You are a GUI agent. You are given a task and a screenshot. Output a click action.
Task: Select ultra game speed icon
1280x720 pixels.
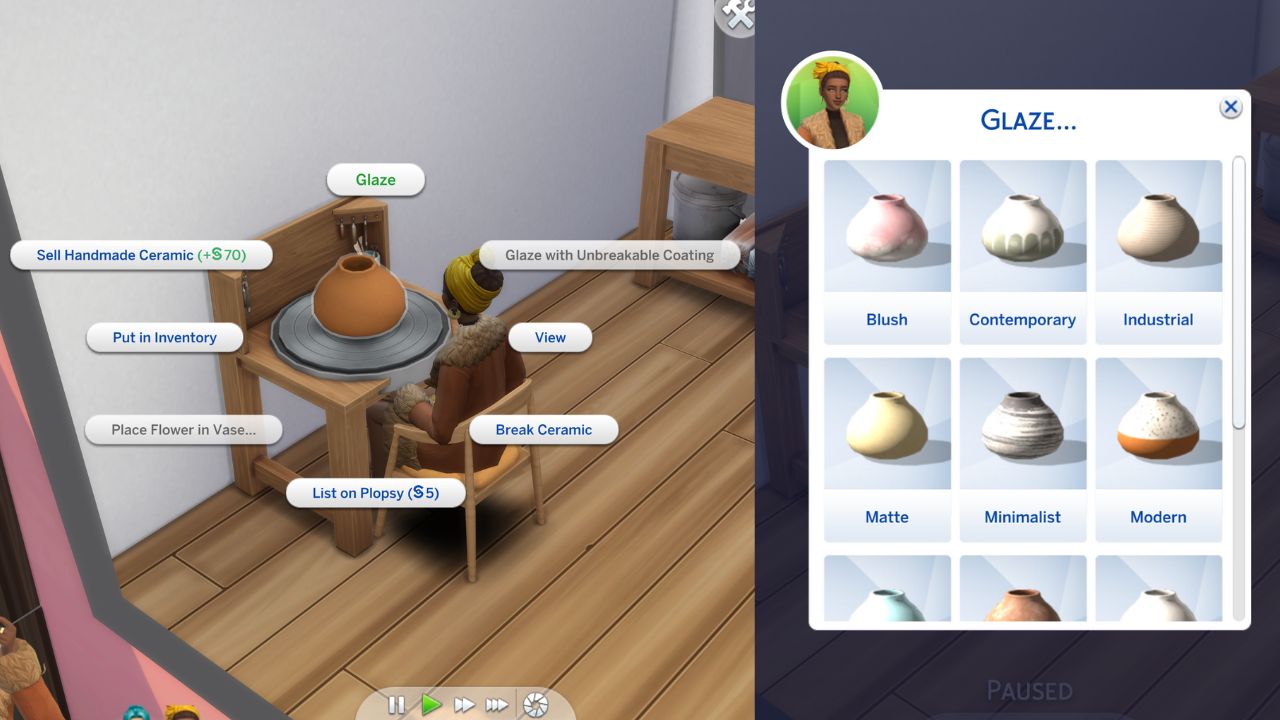498,704
